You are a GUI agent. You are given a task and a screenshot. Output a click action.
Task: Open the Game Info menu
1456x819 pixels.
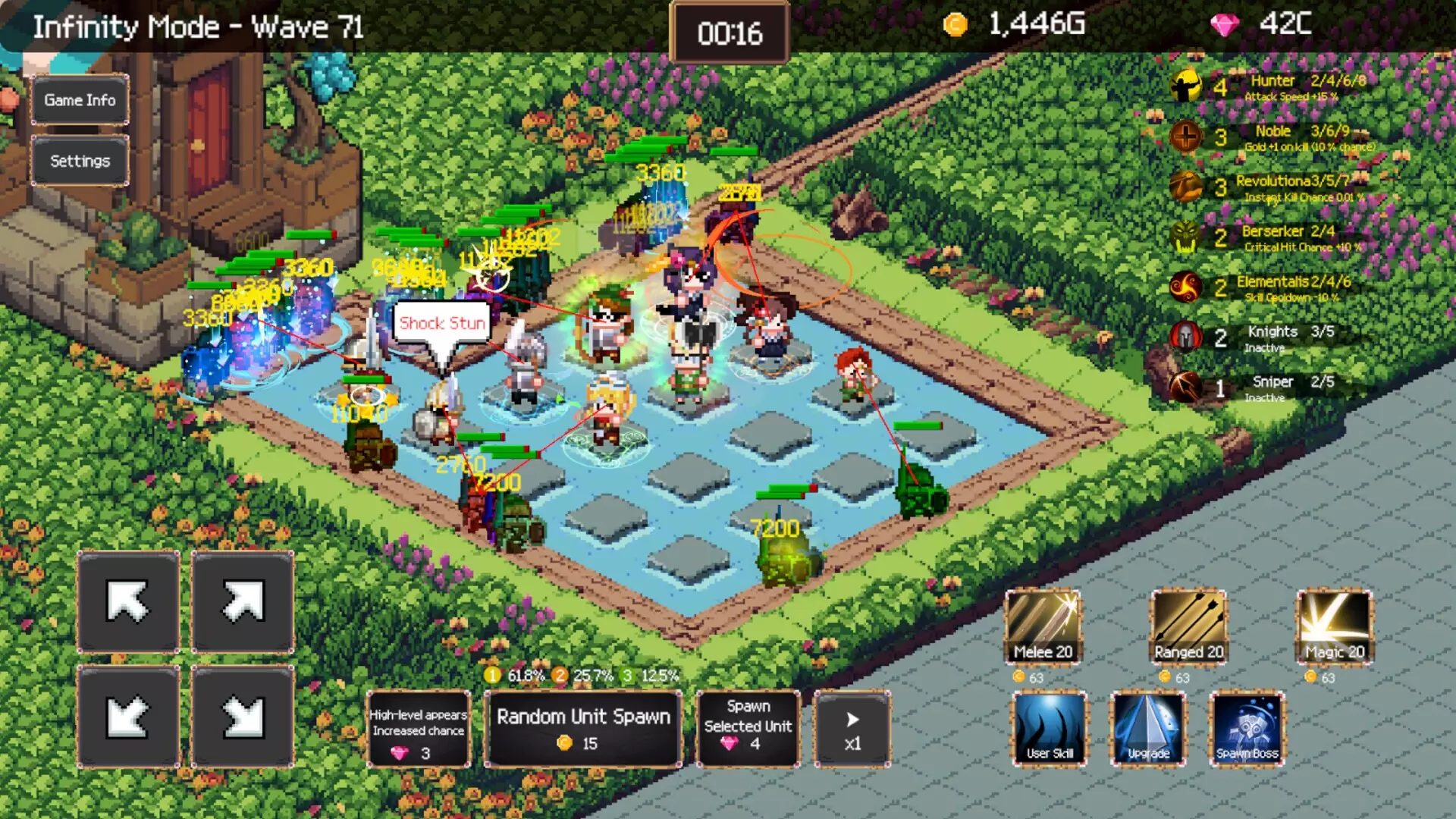[x=79, y=100]
